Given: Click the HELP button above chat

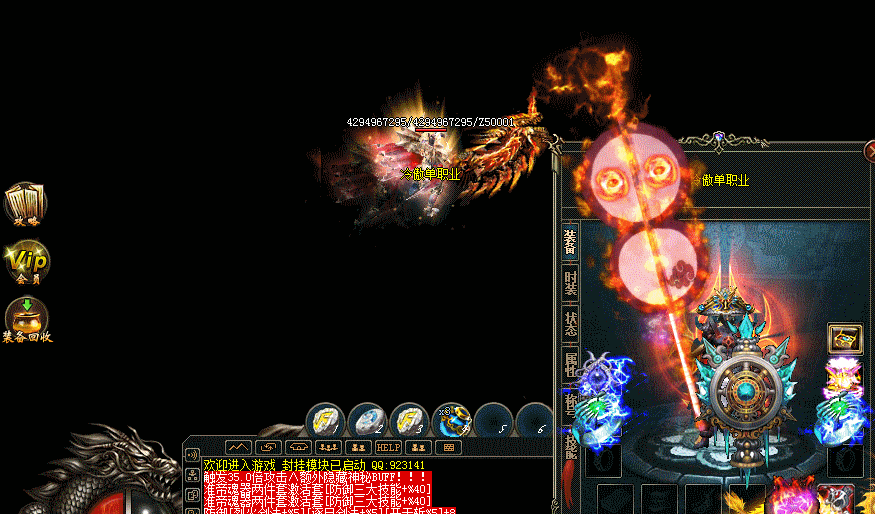Looking at the screenshot, I should (x=388, y=447).
